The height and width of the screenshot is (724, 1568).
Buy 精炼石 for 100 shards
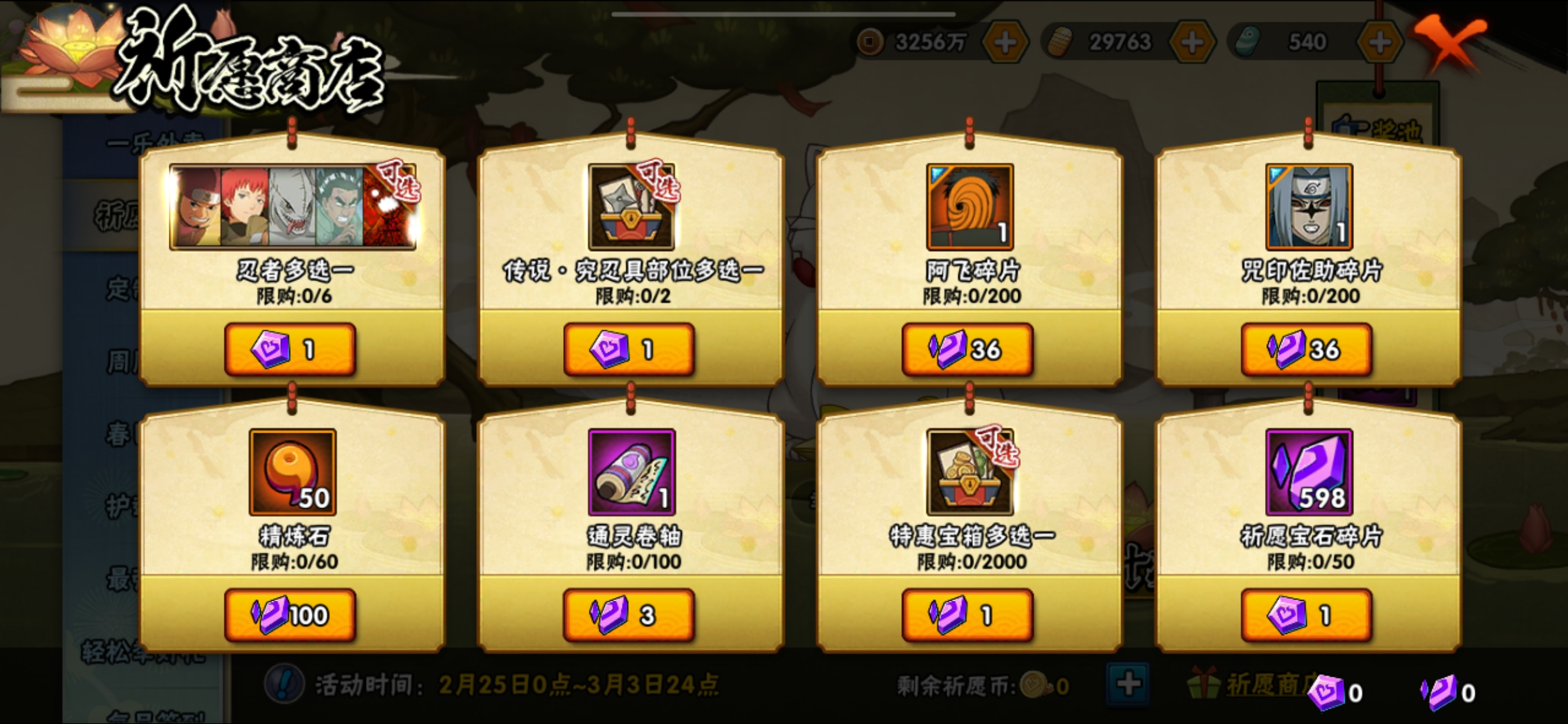(x=291, y=613)
